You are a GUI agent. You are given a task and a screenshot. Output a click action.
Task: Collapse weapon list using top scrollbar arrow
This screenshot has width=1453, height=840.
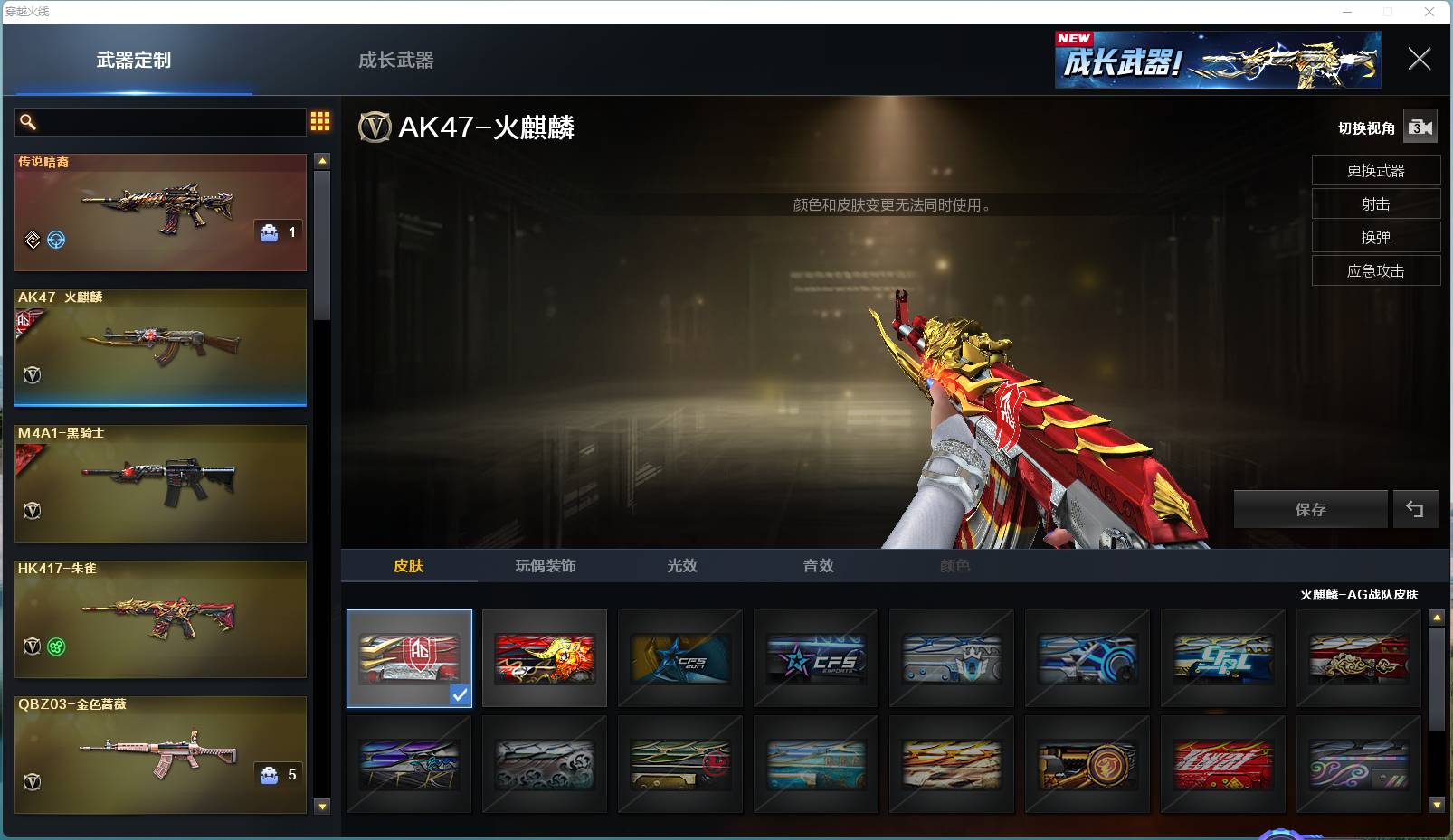tap(321, 160)
